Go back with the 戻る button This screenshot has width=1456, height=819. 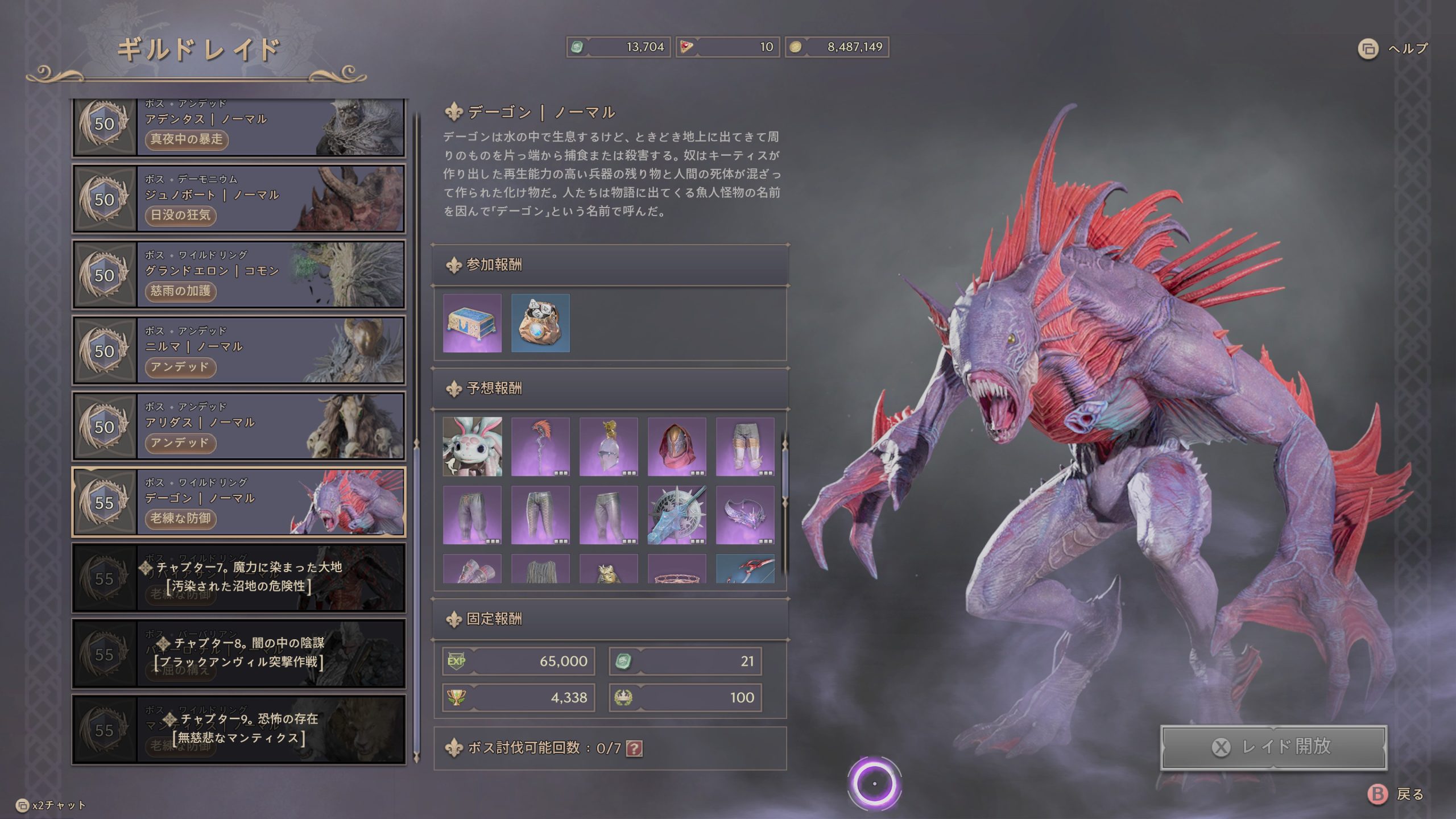[x=1397, y=794]
